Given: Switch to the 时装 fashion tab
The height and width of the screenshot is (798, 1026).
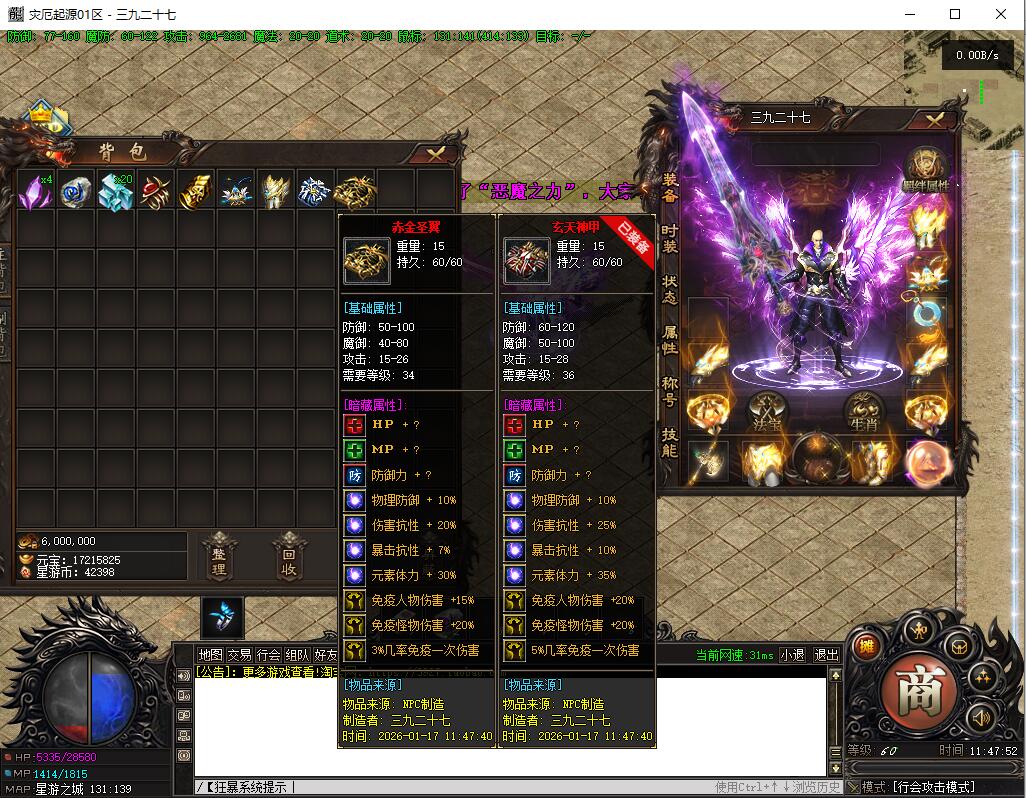Looking at the screenshot, I should click(x=669, y=238).
